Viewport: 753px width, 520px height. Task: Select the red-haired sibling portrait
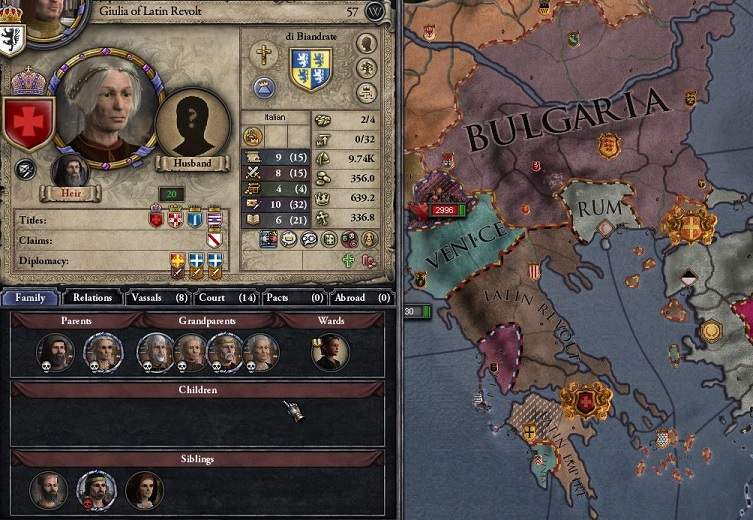[144, 489]
